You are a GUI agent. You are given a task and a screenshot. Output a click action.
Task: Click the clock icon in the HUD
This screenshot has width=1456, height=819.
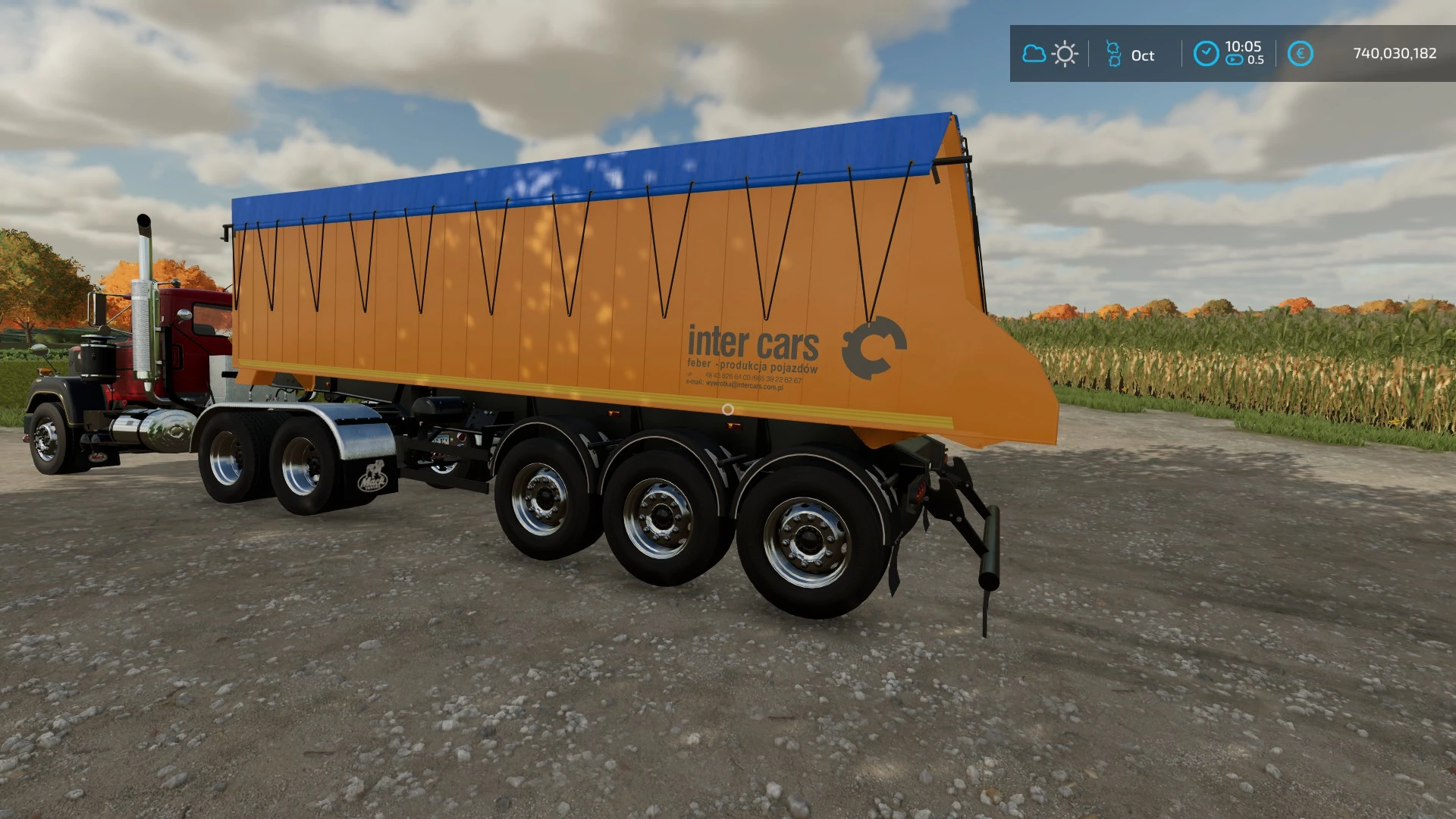[x=1206, y=53]
